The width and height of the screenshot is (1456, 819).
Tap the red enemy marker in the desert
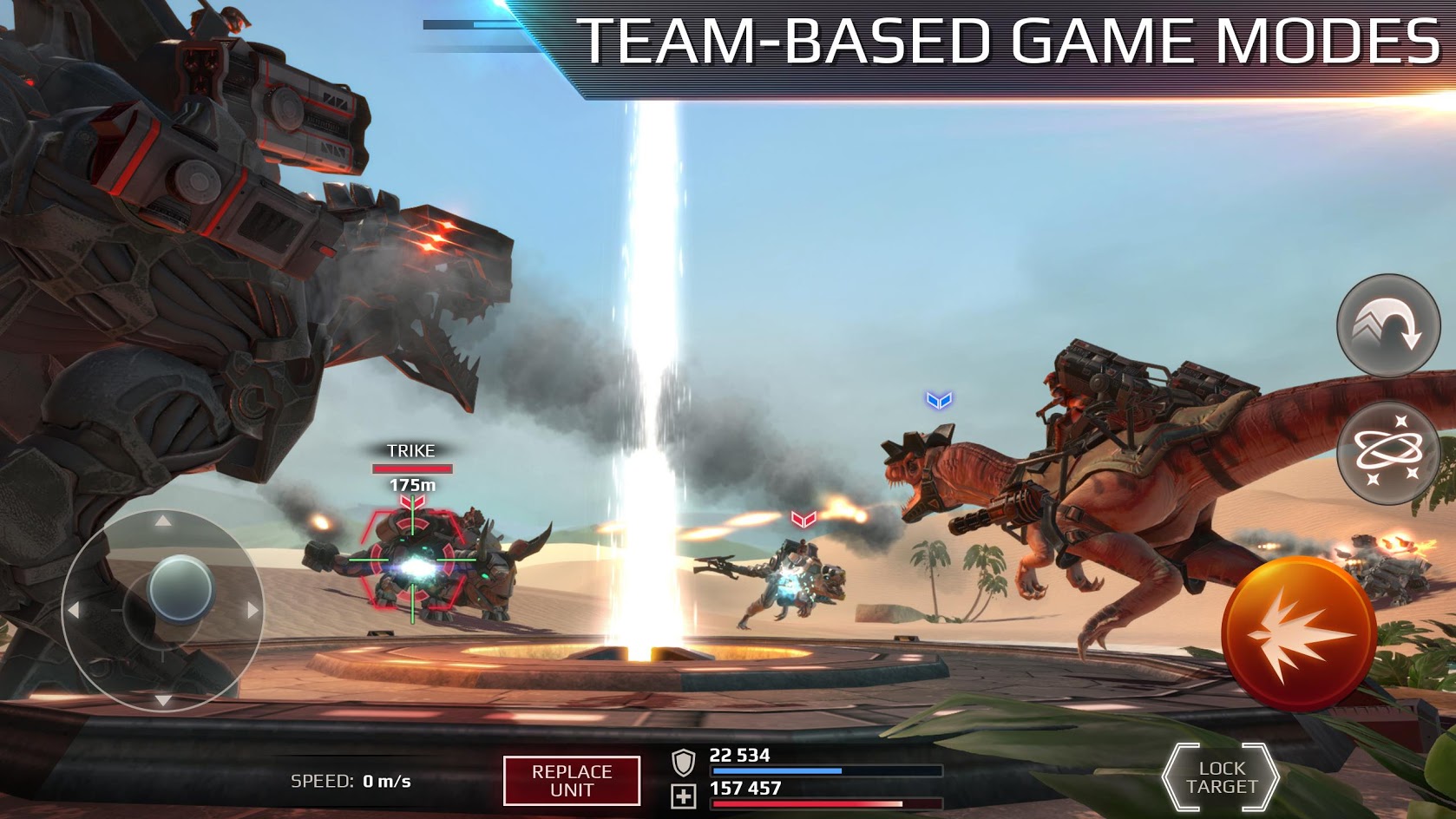click(x=803, y=518)
